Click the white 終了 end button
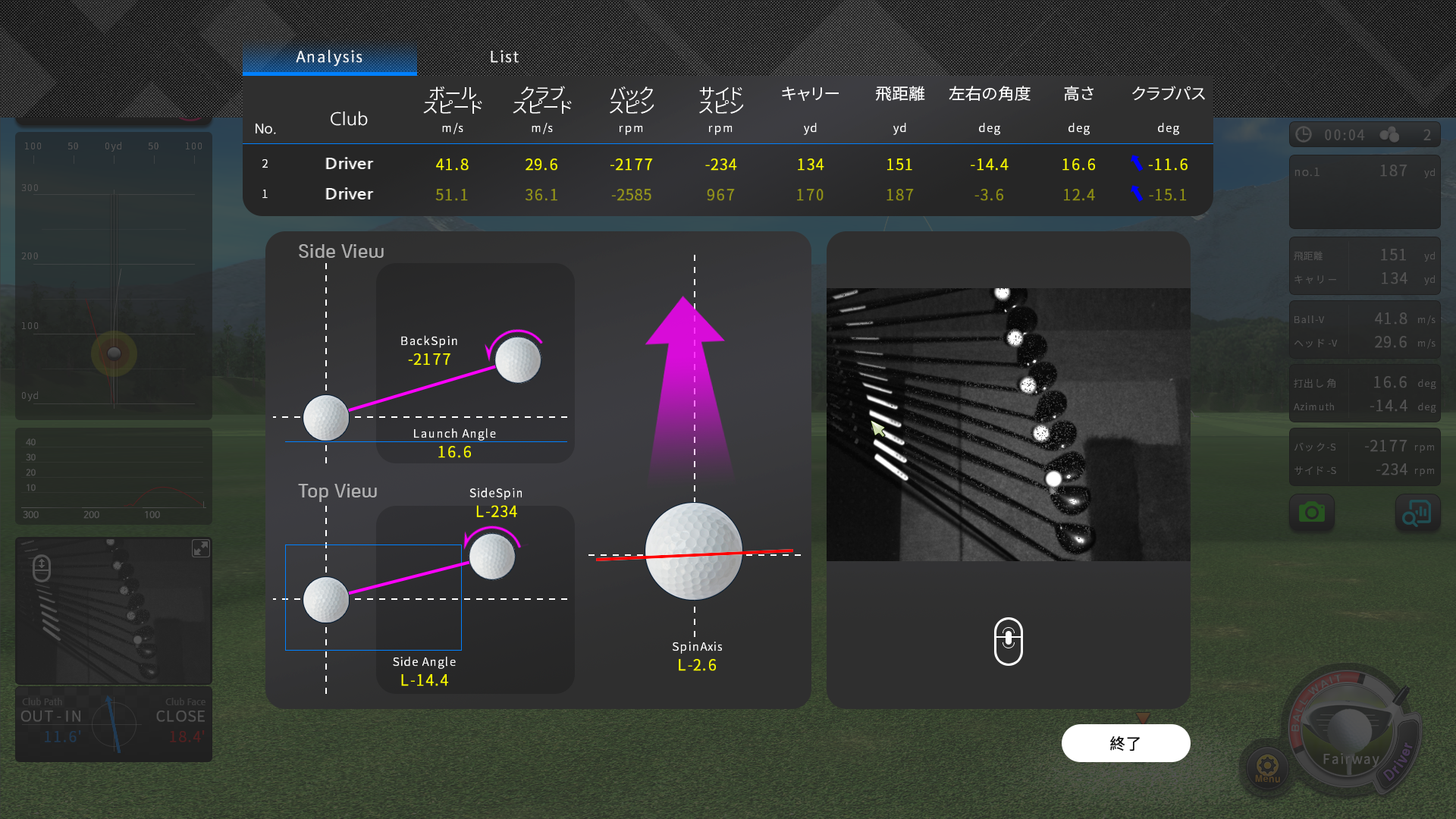Screen dimensions: 1456x819 click(x=1125, y=743)
